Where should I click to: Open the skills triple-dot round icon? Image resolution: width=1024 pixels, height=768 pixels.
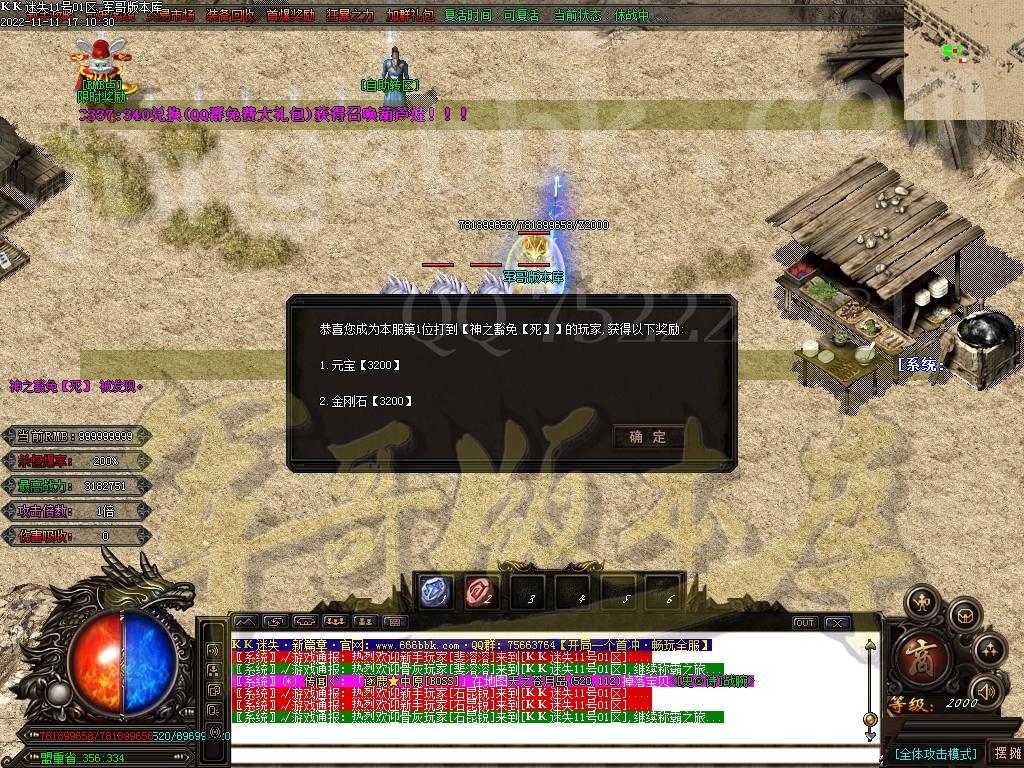click(990, 650)
